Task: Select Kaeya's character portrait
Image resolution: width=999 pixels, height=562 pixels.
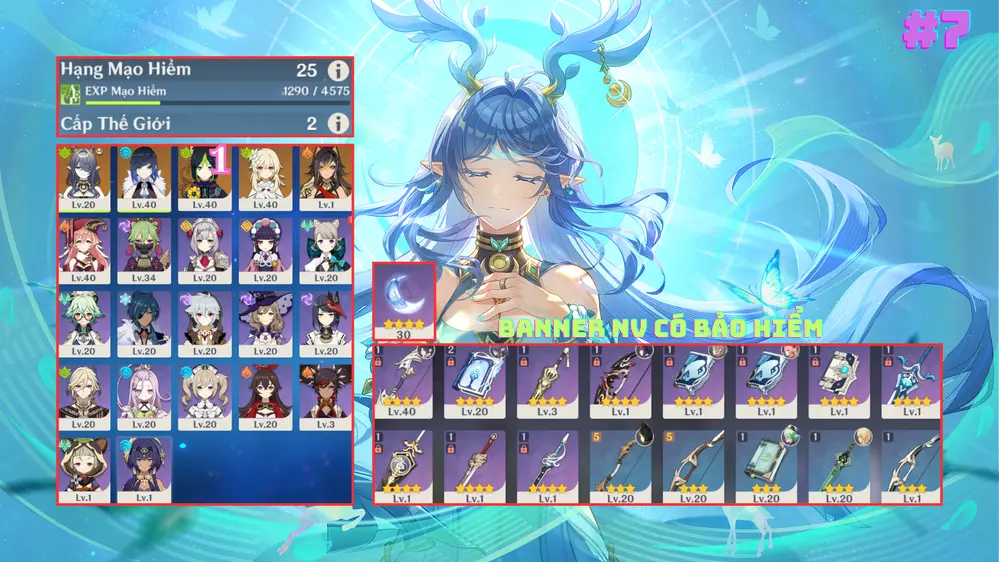Action: 145,323
